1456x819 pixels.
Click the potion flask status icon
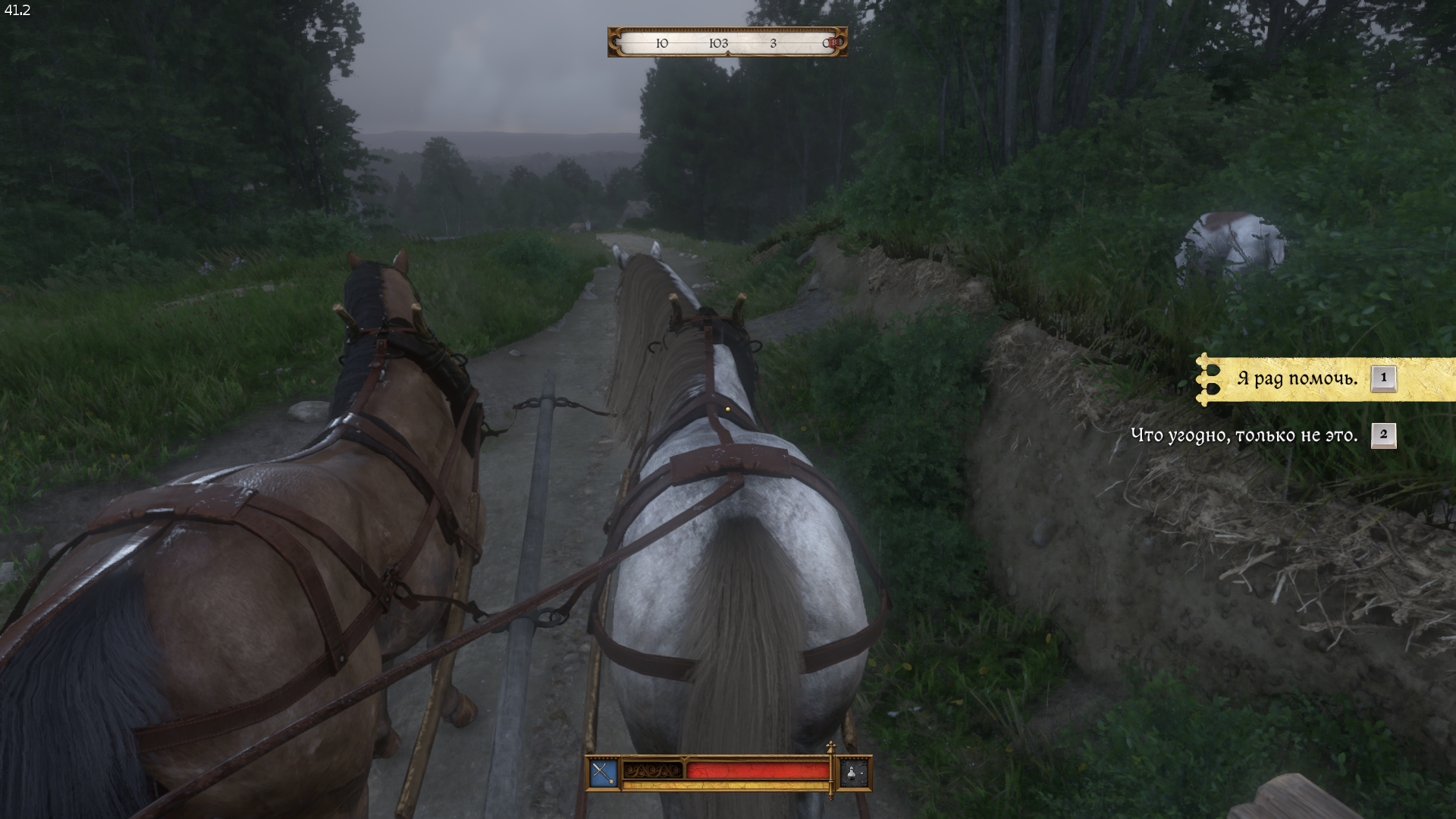[854, 773]
